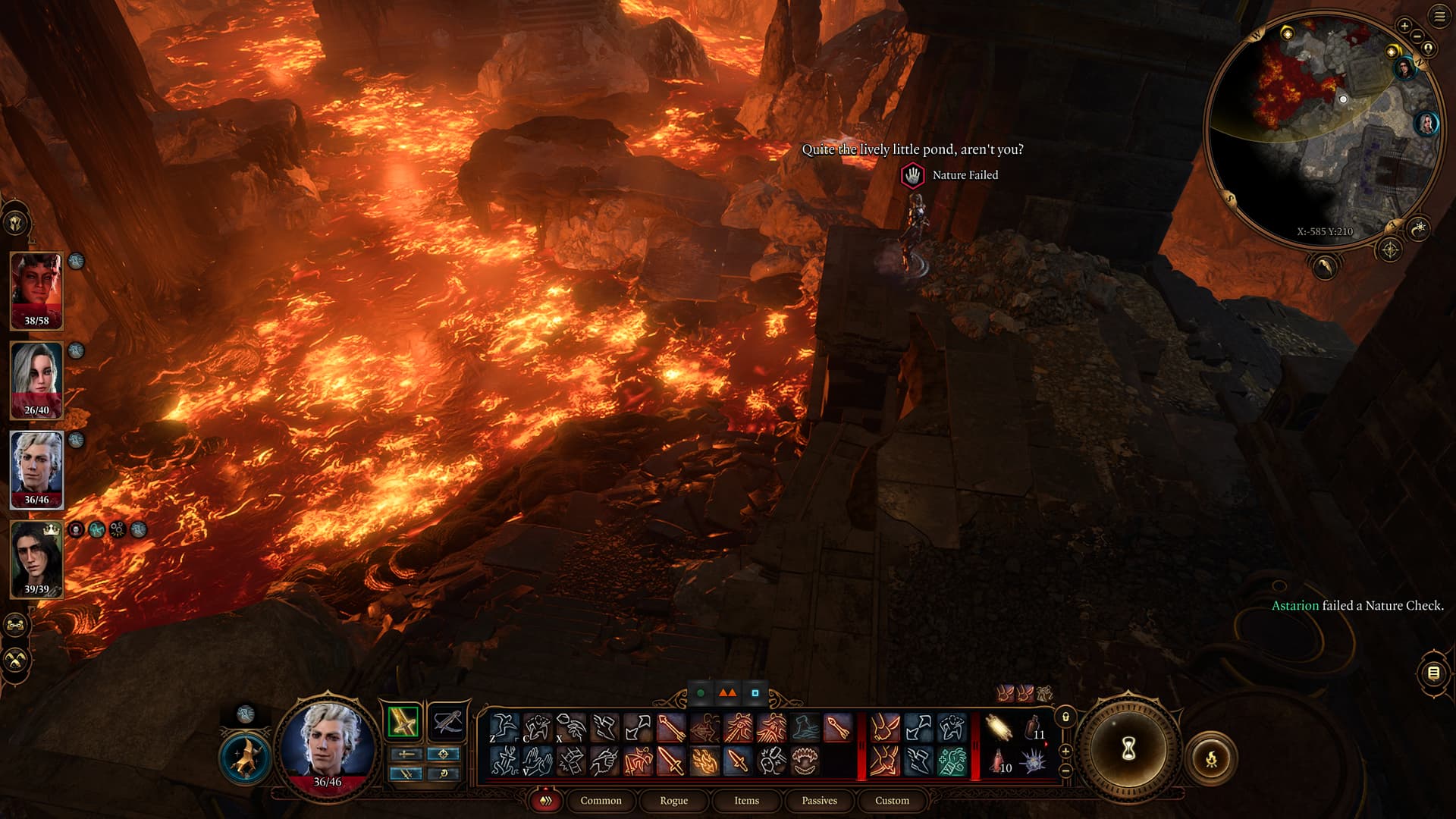Image resolution: width=1456 pixels, height=819 pixels.
Task: Switch to the Common hotbar tab
Action: click(601, 800)
